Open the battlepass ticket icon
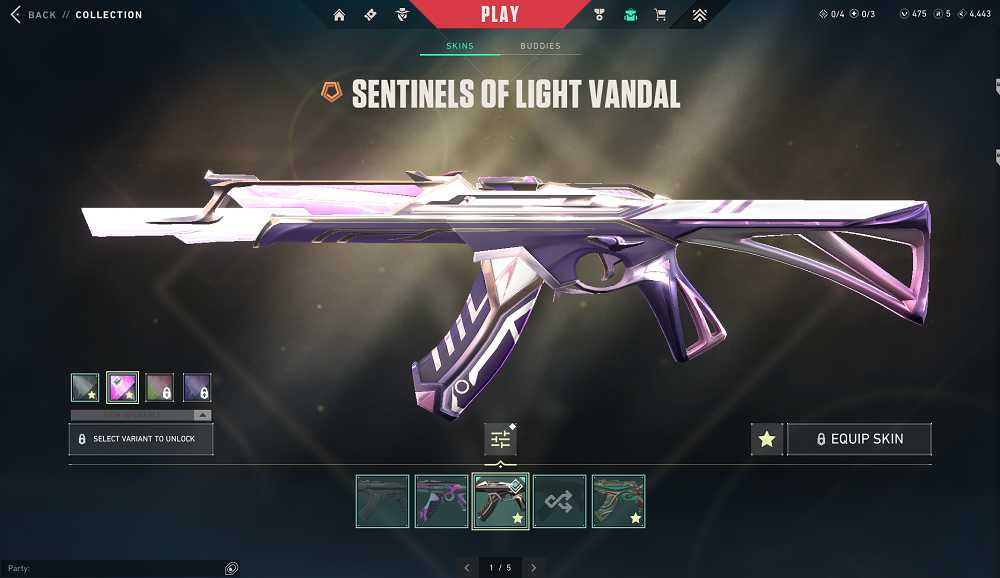 (x=370, y=15)
